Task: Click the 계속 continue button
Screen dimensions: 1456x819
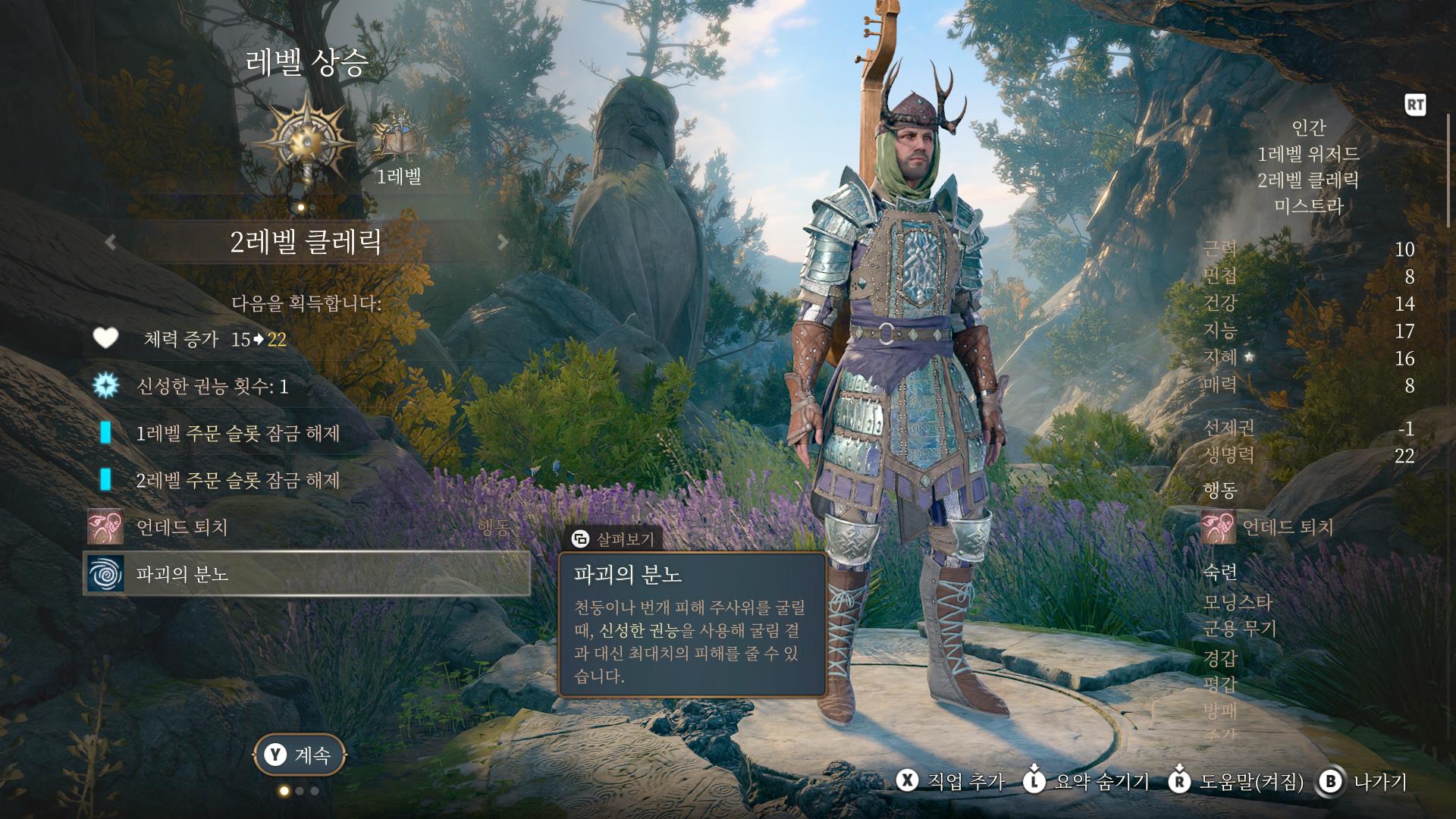Action: point(299,755)
